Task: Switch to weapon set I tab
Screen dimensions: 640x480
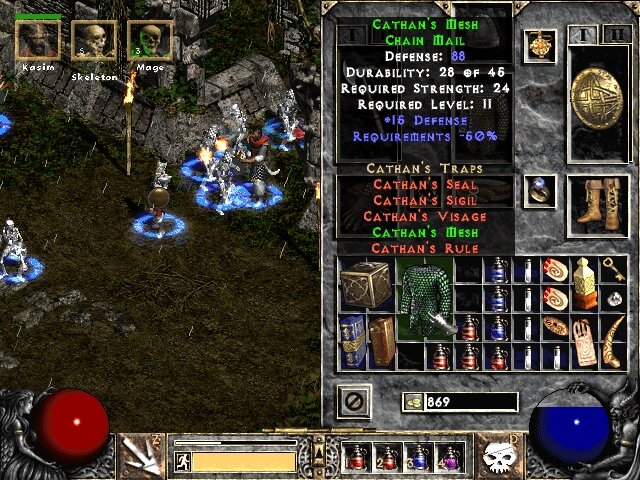Action: 583,35
